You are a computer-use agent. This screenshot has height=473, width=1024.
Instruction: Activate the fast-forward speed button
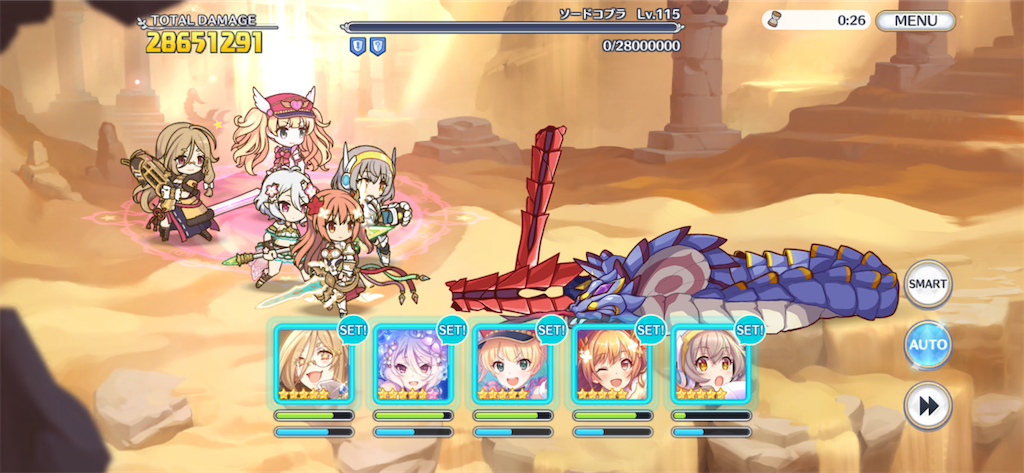(x=927, y=406)
